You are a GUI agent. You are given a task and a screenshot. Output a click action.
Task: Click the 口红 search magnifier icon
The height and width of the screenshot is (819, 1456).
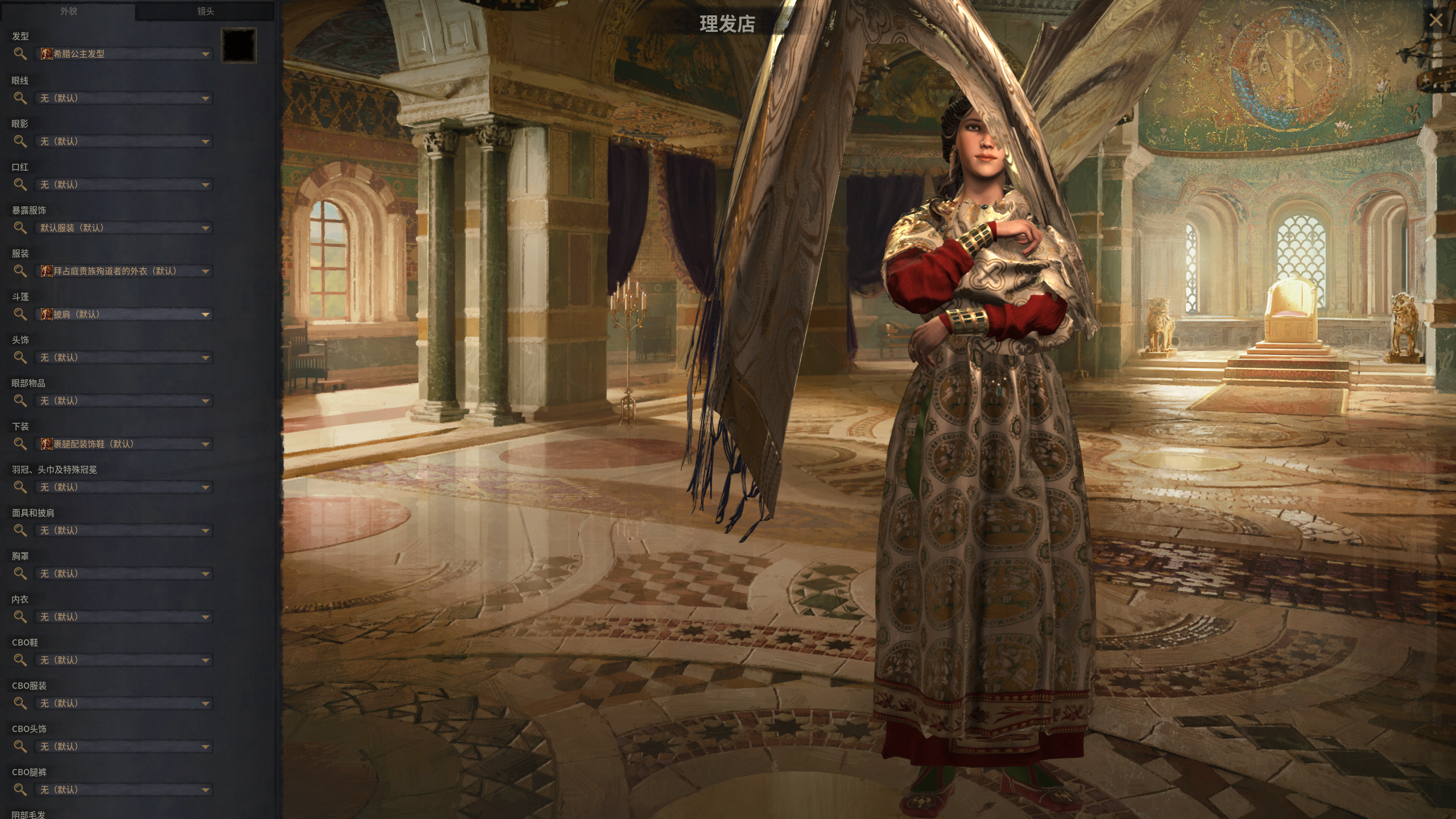point(21,184)
